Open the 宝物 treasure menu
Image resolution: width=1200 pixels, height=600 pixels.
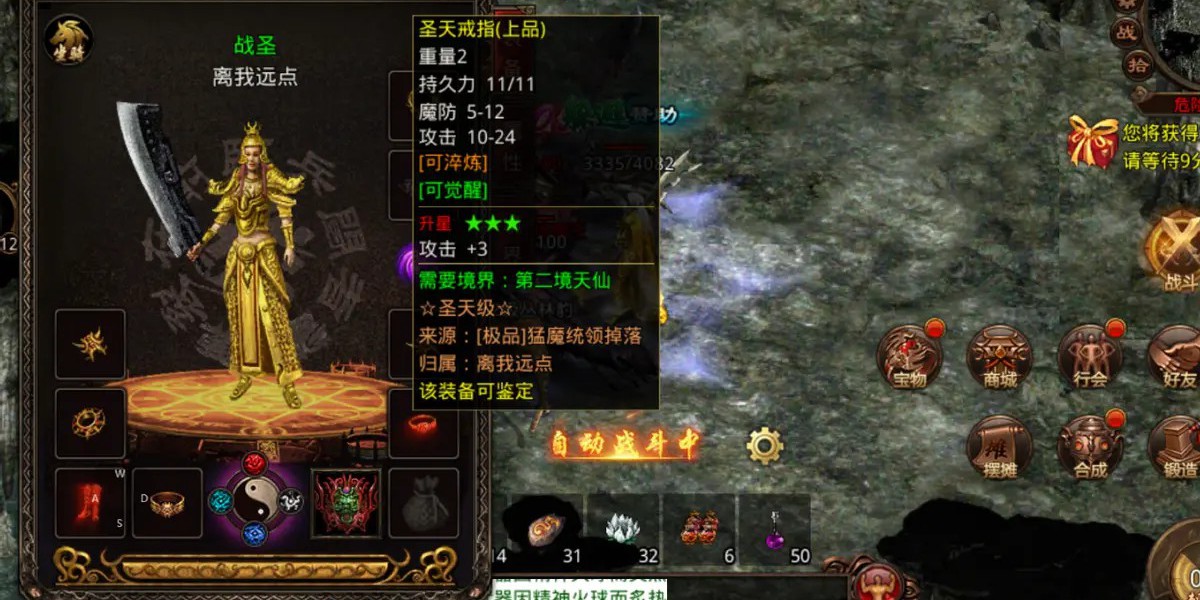tap(908, 357)
